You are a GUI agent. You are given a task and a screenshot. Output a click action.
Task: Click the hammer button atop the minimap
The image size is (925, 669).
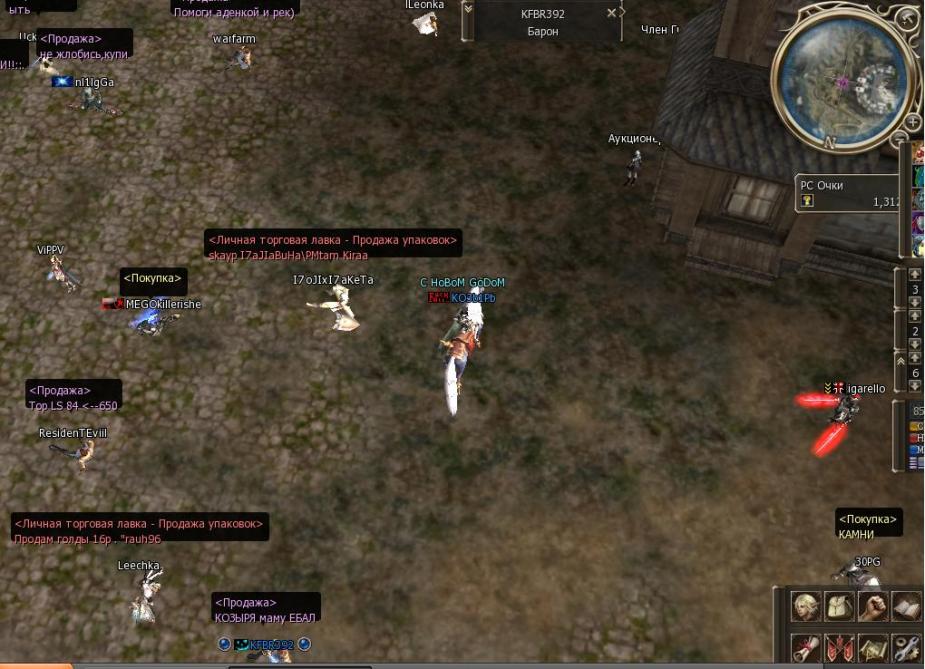click(904, 20)
